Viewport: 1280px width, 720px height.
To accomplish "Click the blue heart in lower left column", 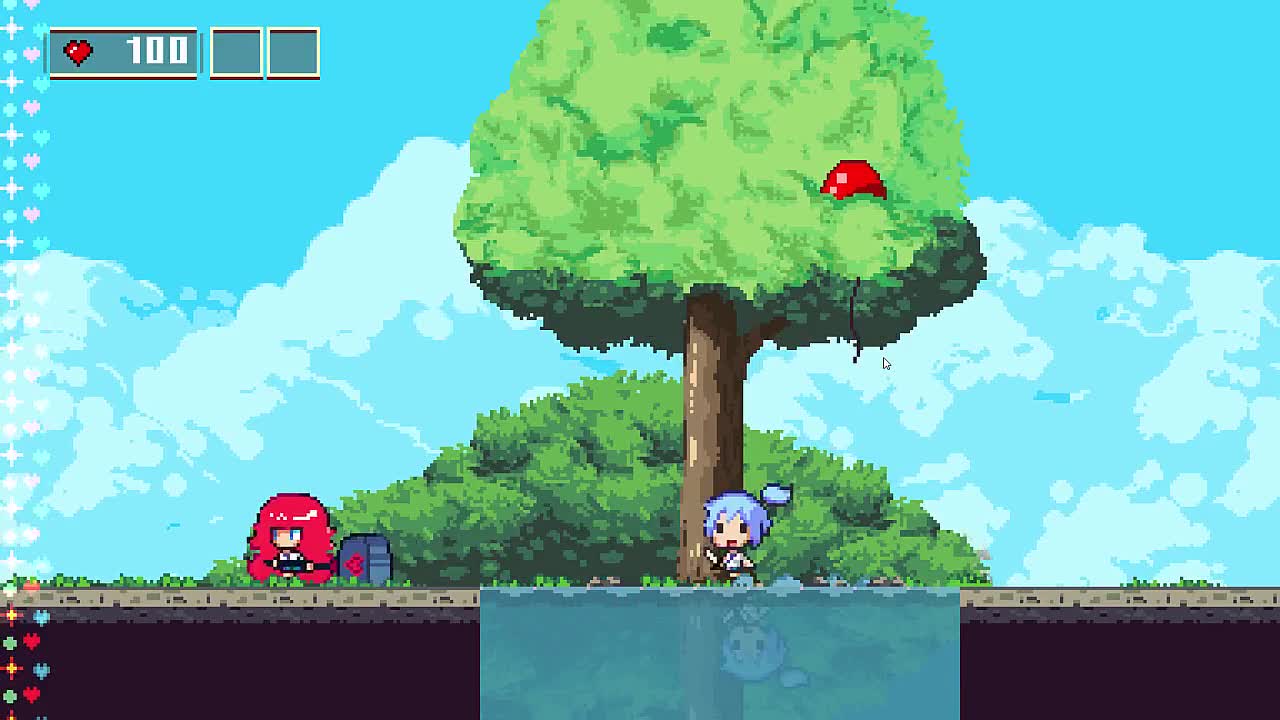I will click(41, 669).
